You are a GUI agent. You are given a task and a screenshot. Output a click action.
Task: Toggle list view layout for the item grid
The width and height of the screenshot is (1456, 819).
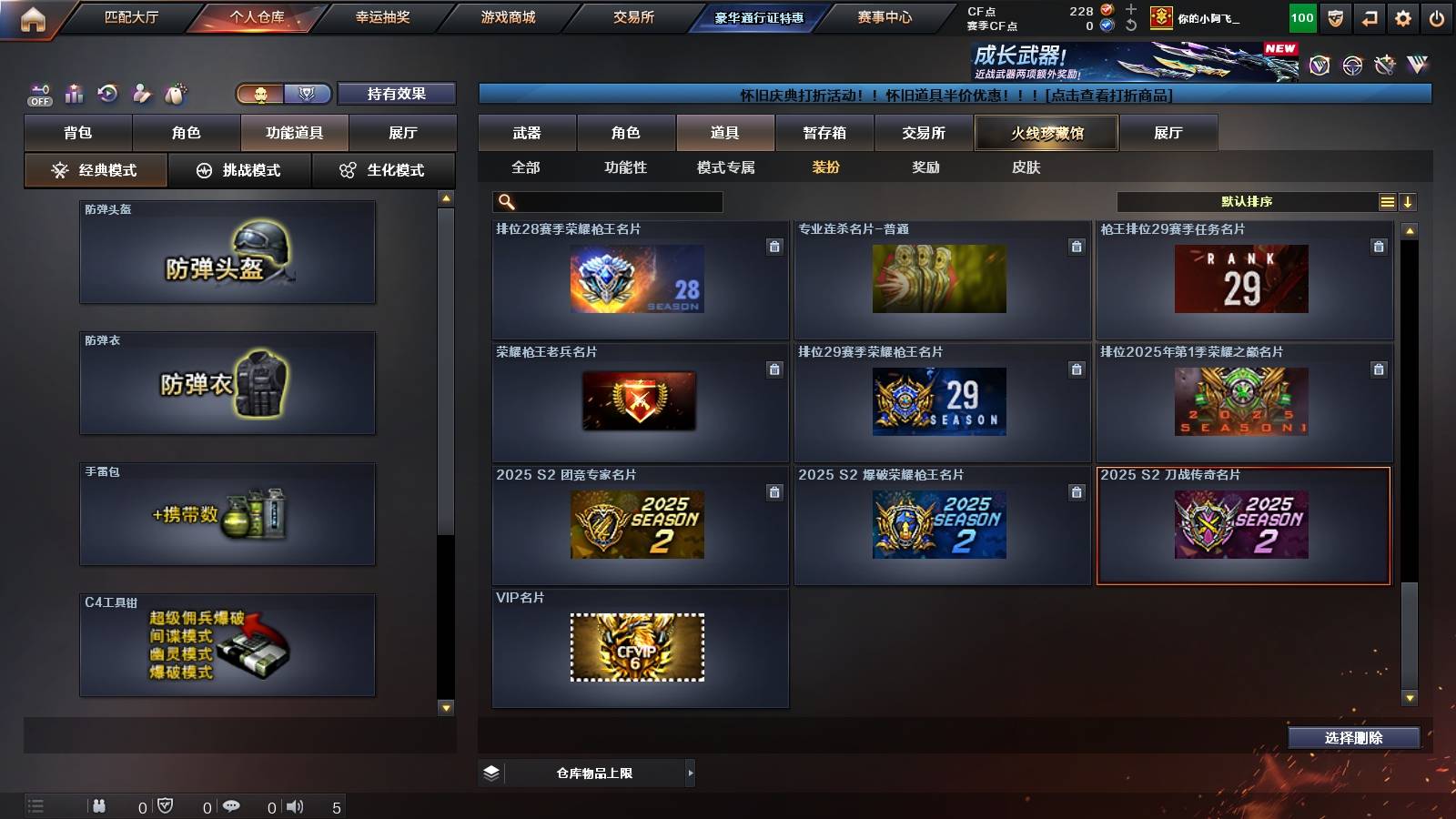point(1385,202)
